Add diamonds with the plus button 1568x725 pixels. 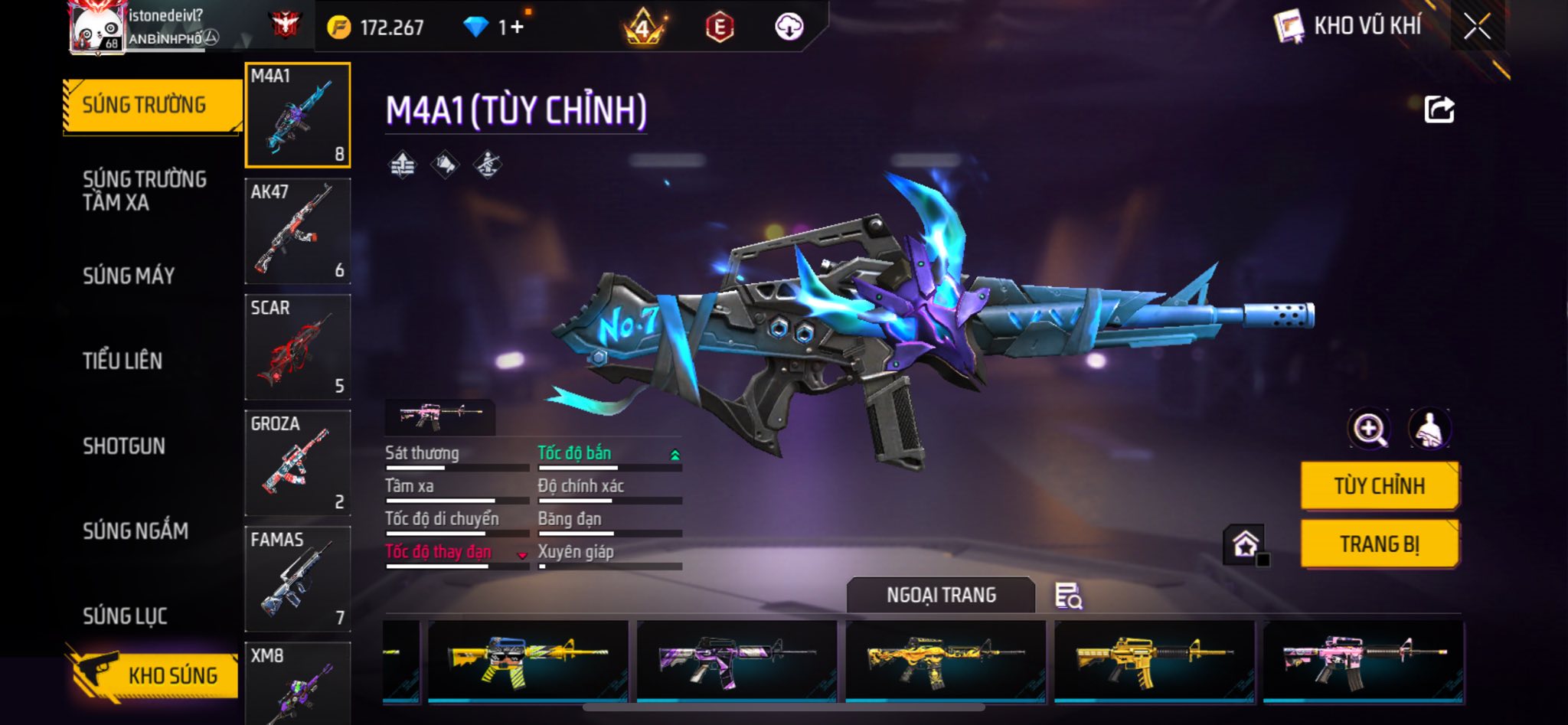click(518, 28)
